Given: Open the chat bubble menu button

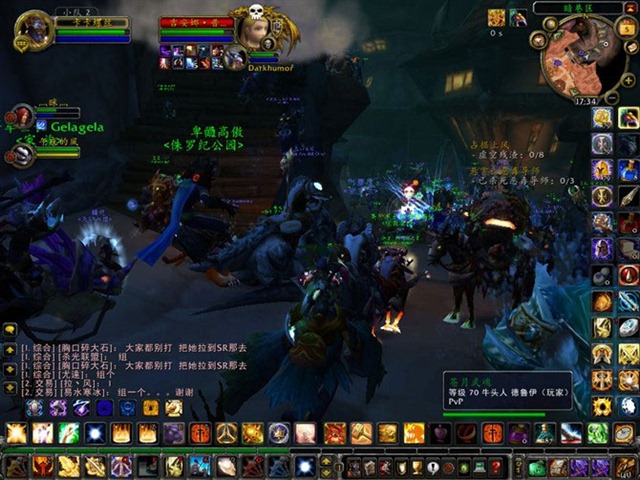Looking at the screenshot, I should coord(10,329).
